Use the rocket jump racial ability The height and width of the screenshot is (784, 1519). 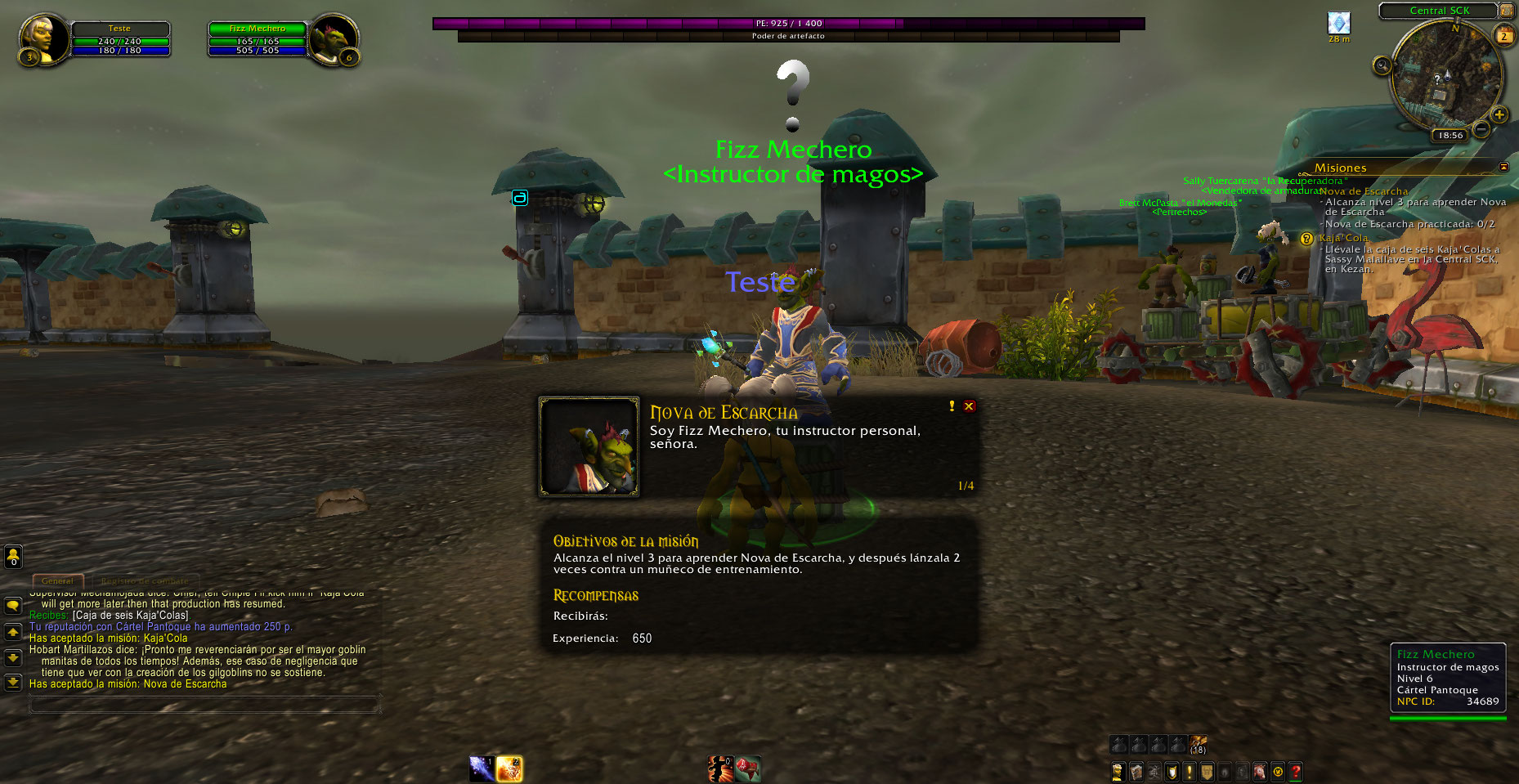(720, 768)
